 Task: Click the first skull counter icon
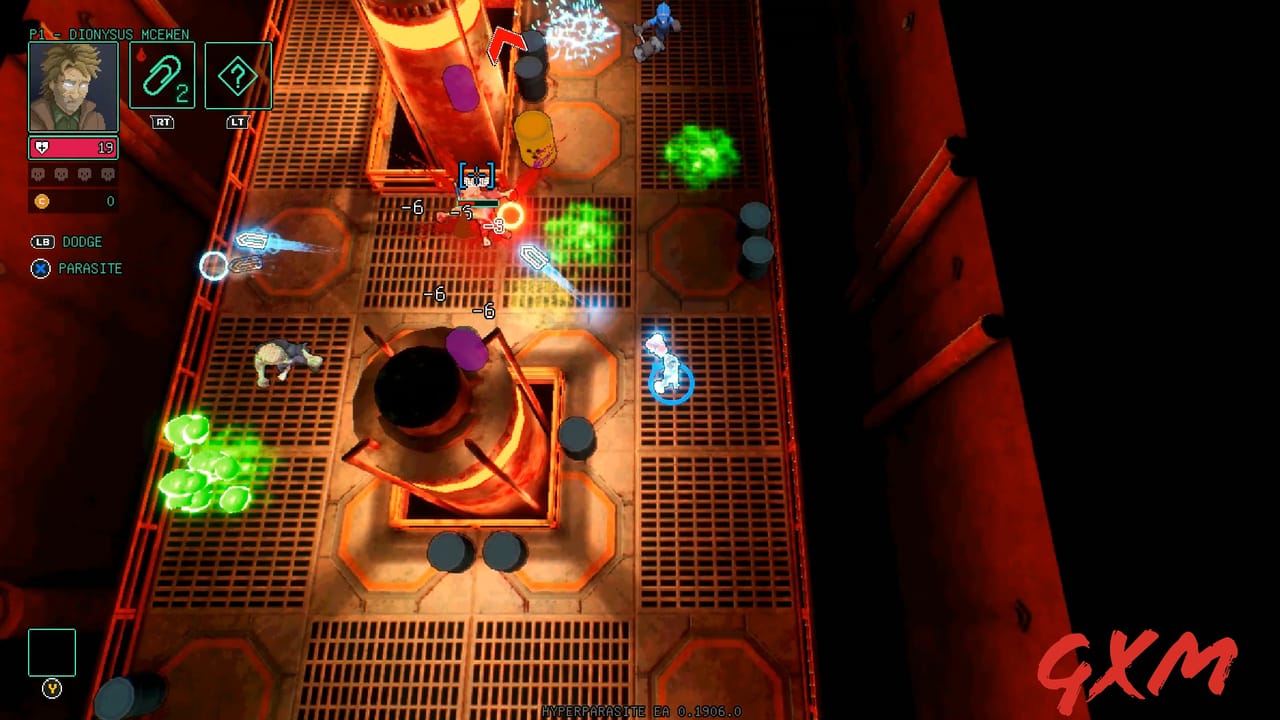click(x=38, y=174)
